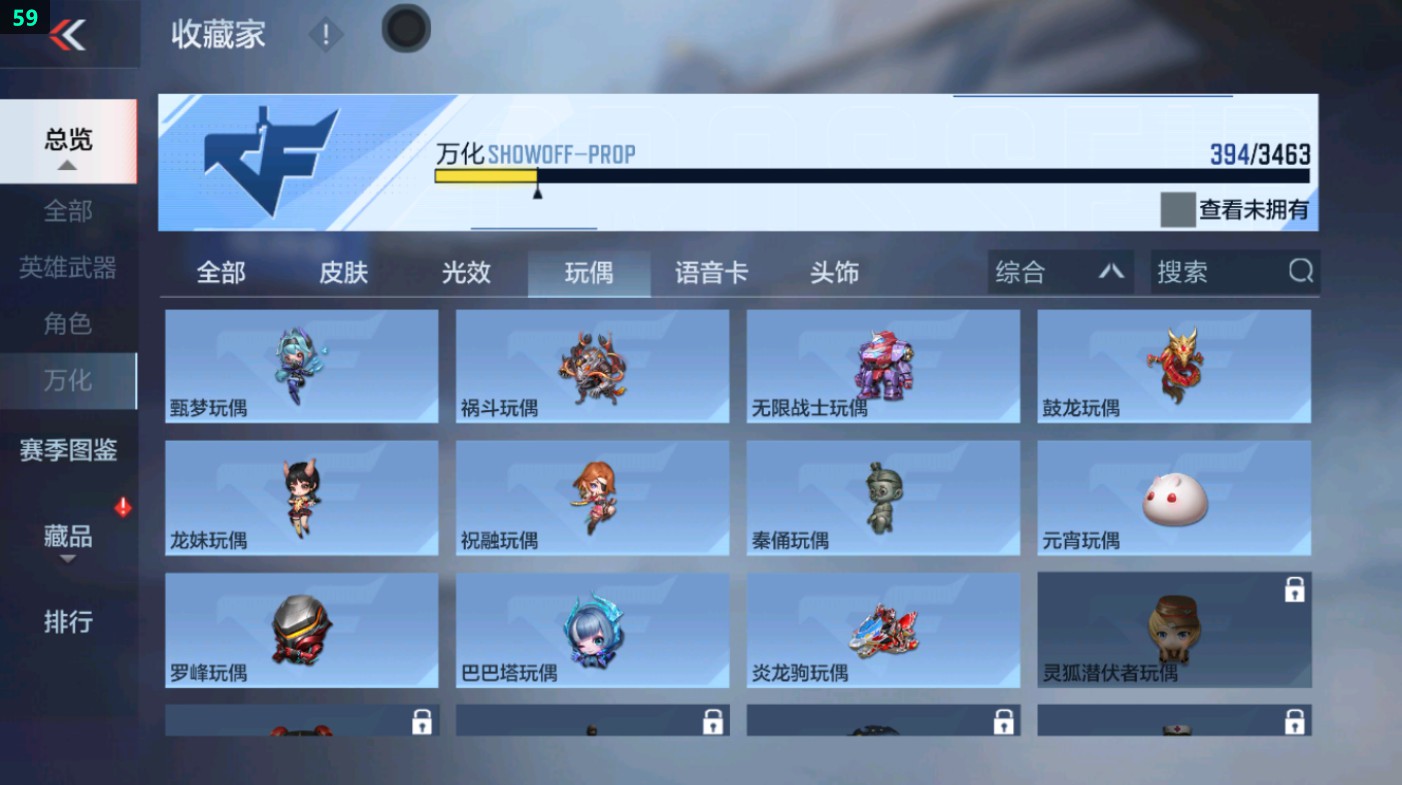Screen dimensions: 1402x785
Task: Switch to the 语音卡 tab
Action: [x=710, y=271]
